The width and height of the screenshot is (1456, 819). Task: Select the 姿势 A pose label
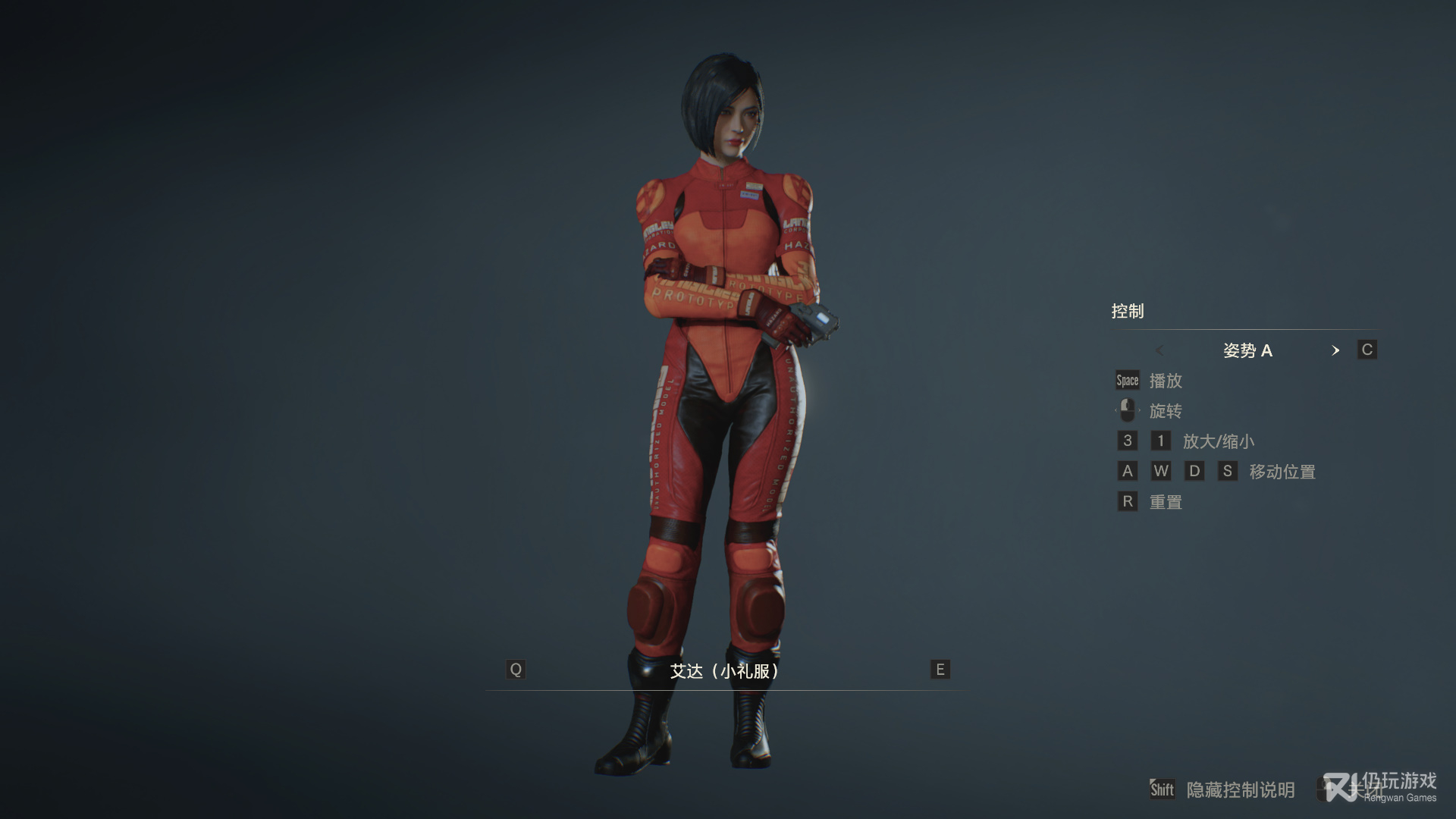1247,350
